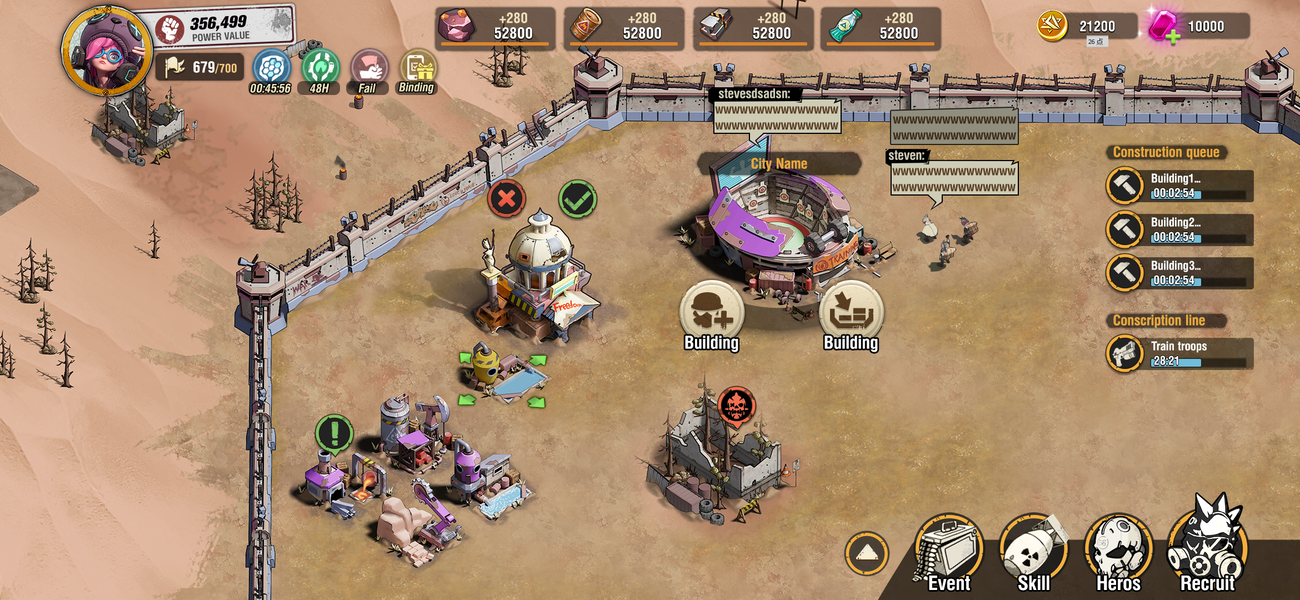The height and width of the screenshot is (600, 1300).
Task: Click the blue honeycomb timer icon
Action: pos(270,68)
